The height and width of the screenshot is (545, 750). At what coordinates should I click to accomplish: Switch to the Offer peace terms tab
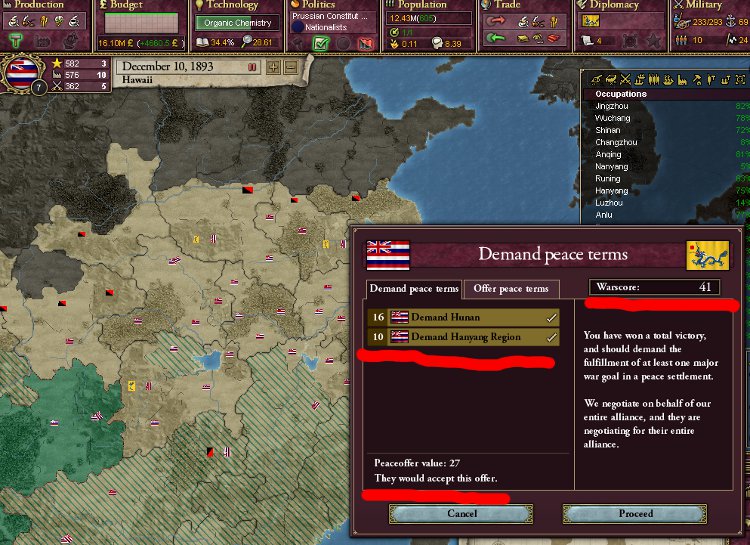coord(511,289)
